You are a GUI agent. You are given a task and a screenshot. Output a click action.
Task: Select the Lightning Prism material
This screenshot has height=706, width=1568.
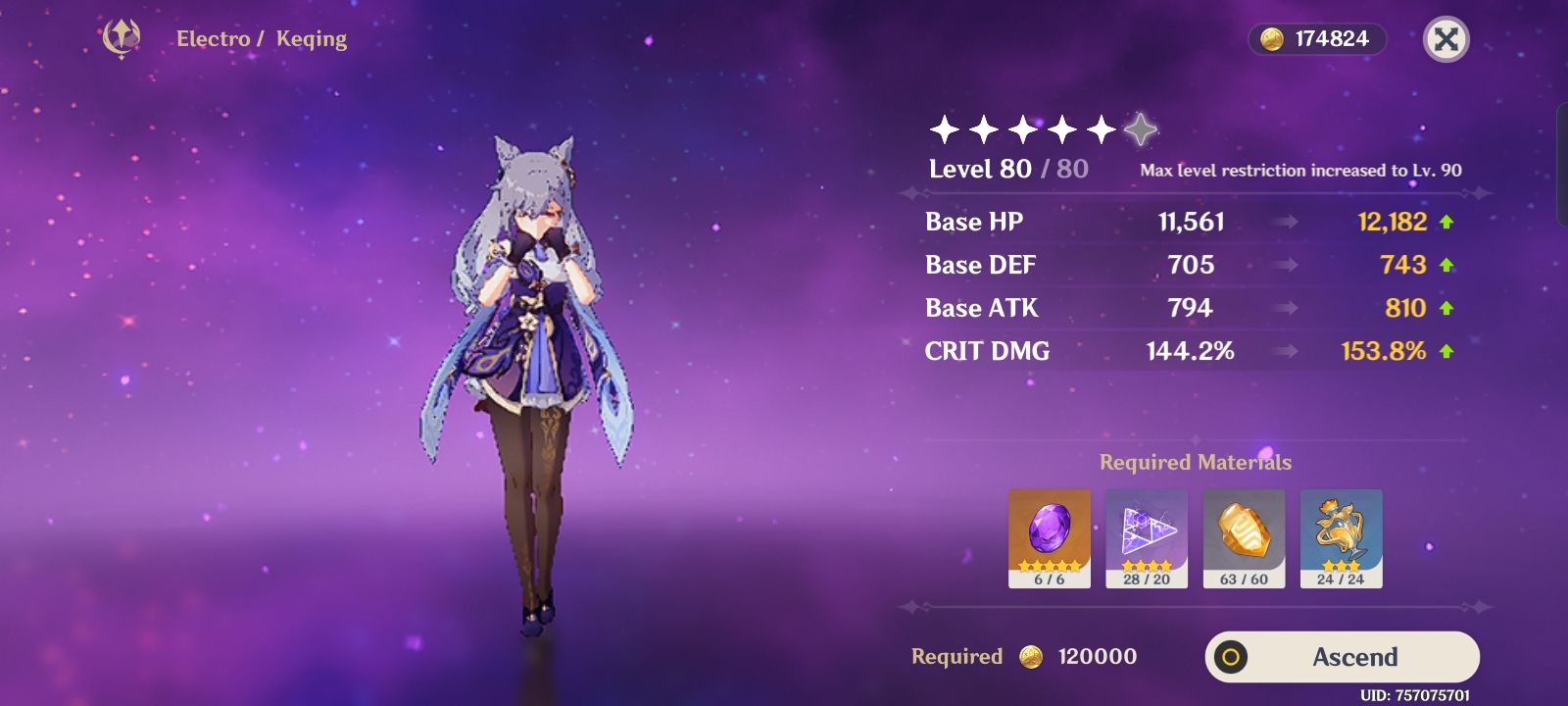[1147, 534]
